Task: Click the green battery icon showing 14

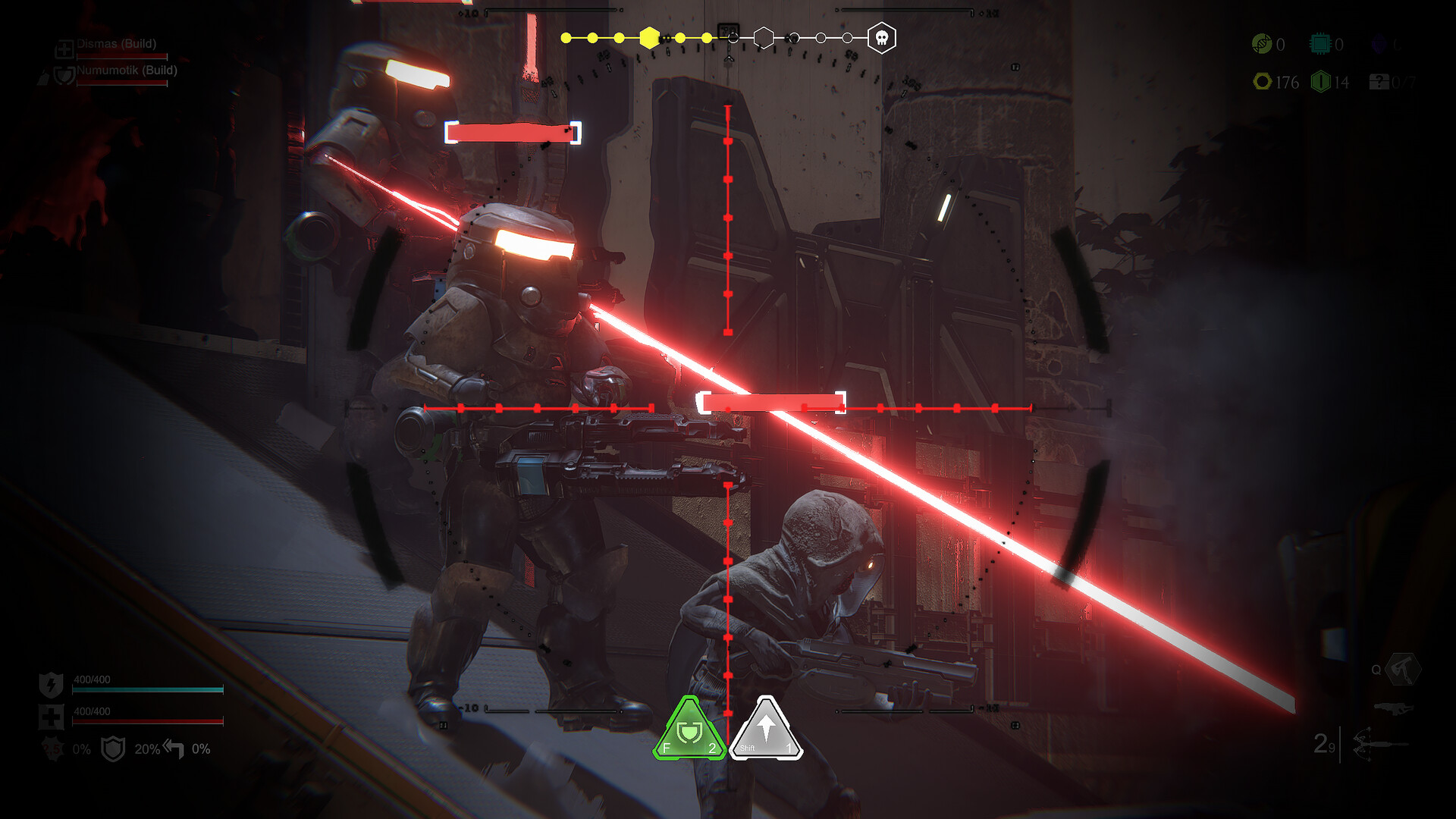Action: [1319, 82]
